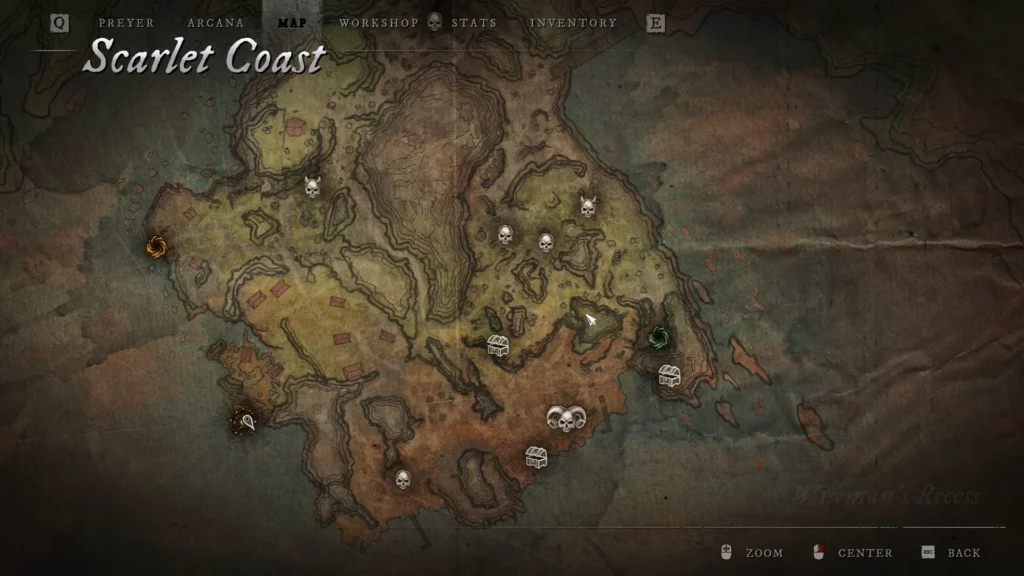Select the orange swirl portal marker
The image size is (1024, 576).
[155, 246]
